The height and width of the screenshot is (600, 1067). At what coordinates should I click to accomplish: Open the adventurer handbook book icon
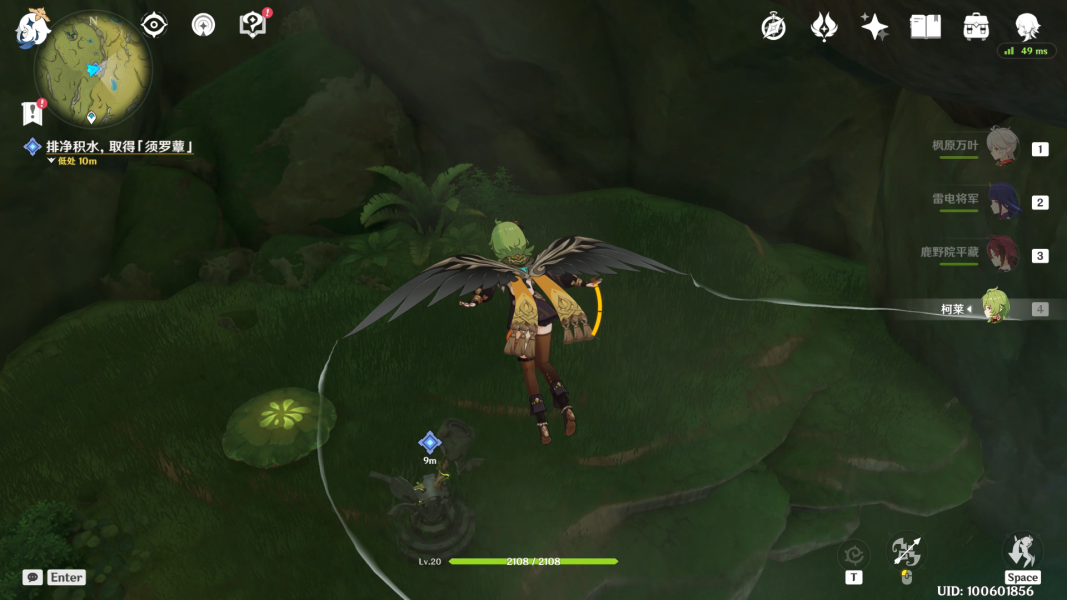tap(925, 27)
